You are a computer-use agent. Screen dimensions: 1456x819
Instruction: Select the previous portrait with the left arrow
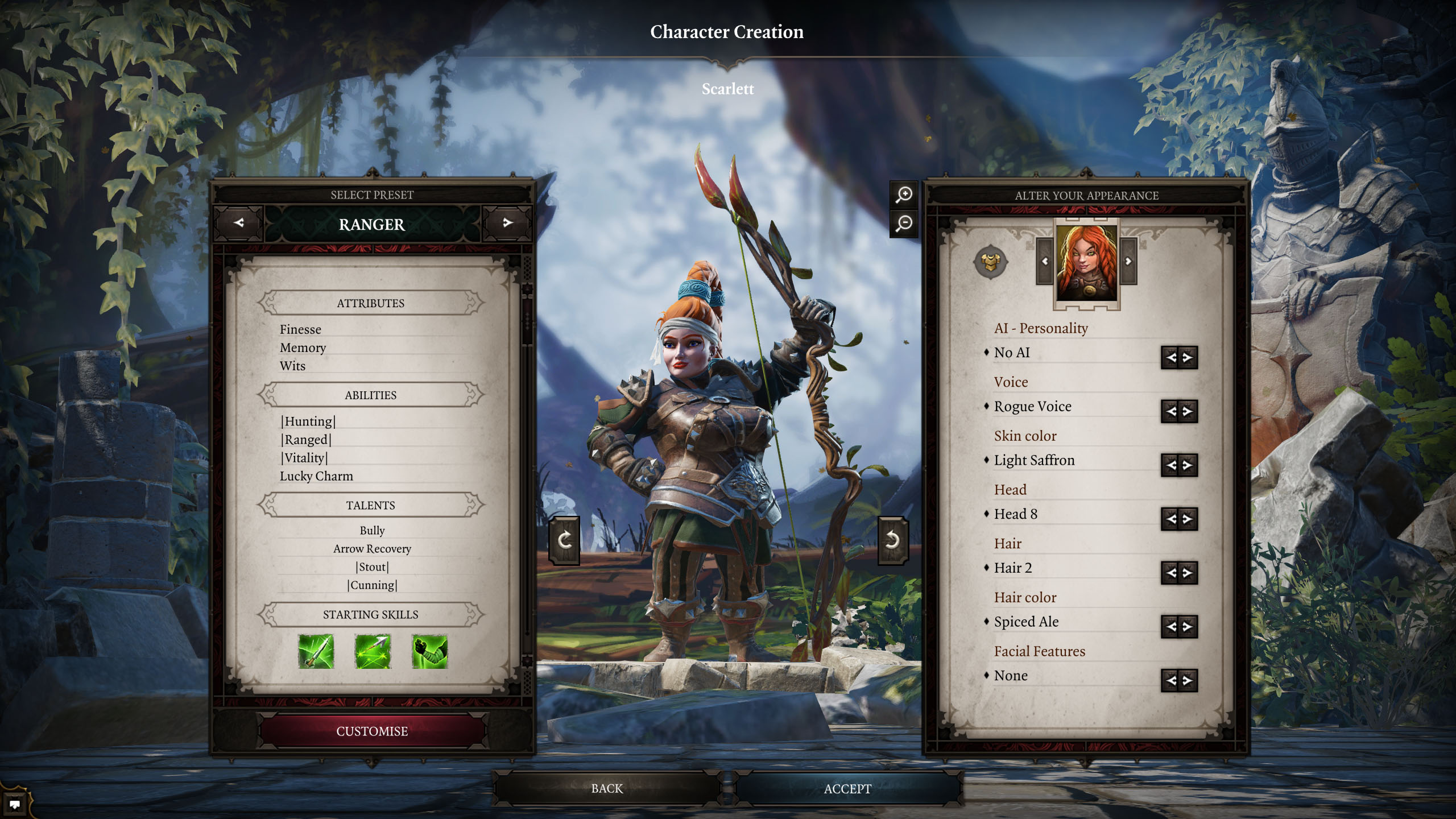(x=1045, y=262)
